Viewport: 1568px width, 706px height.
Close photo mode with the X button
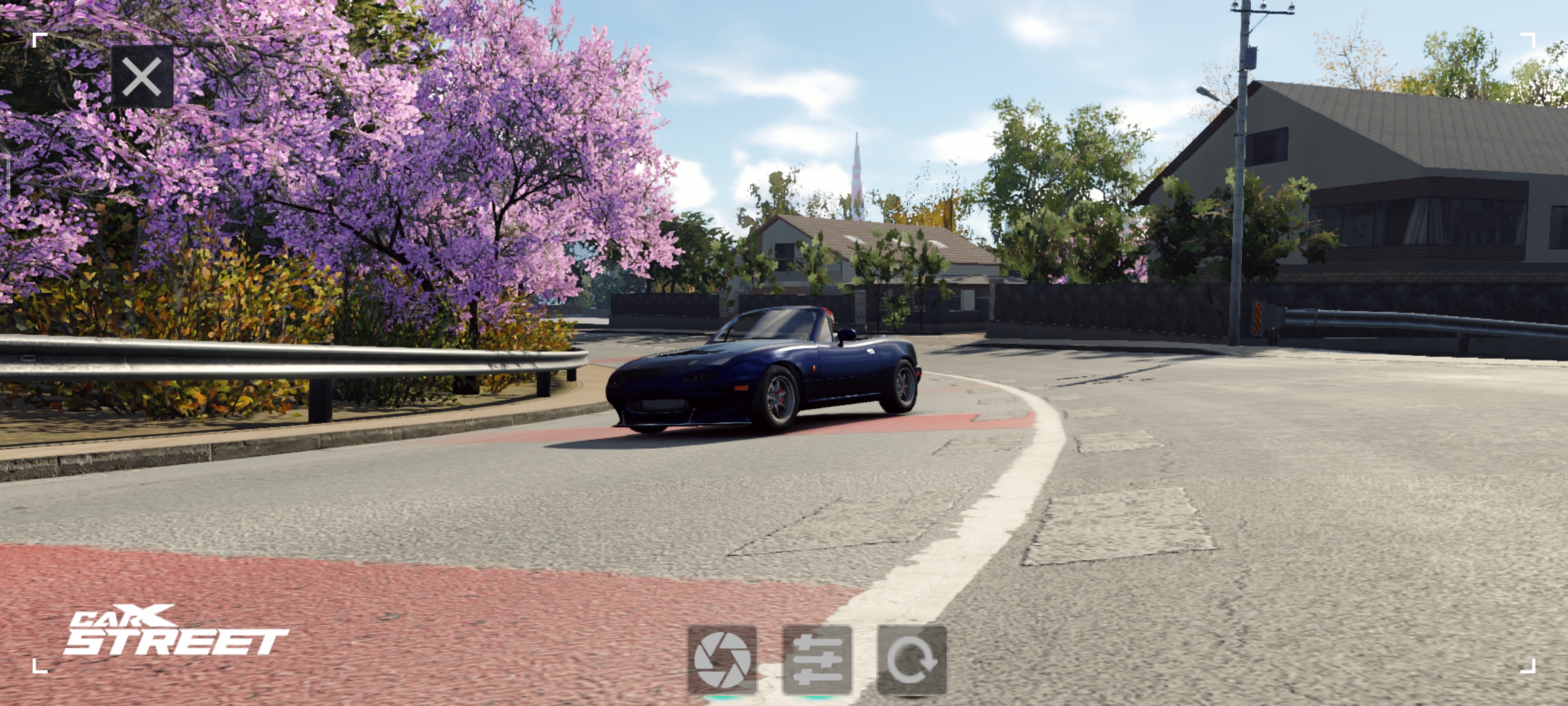click(x=142, y=77)
